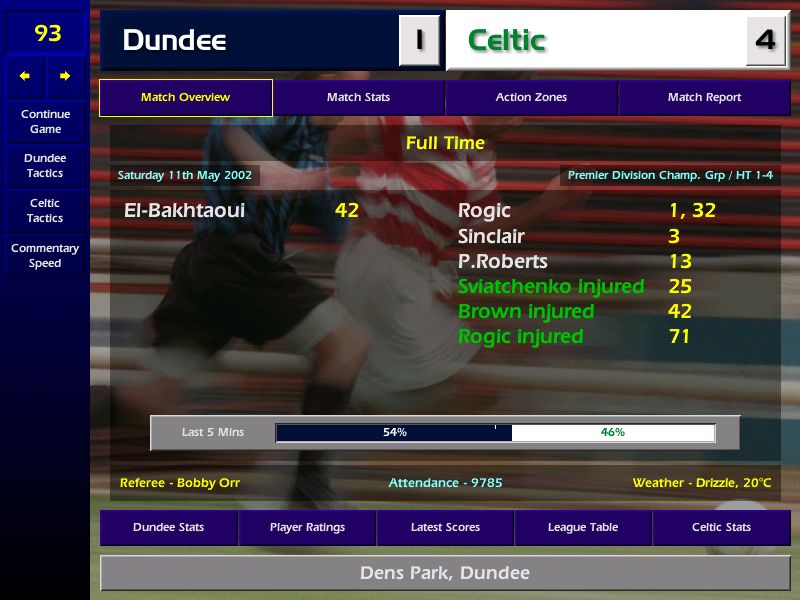View Celtic Stats
Image resolution: width=800 pixels, height=600 pixels.
click(x=721, y=527)
